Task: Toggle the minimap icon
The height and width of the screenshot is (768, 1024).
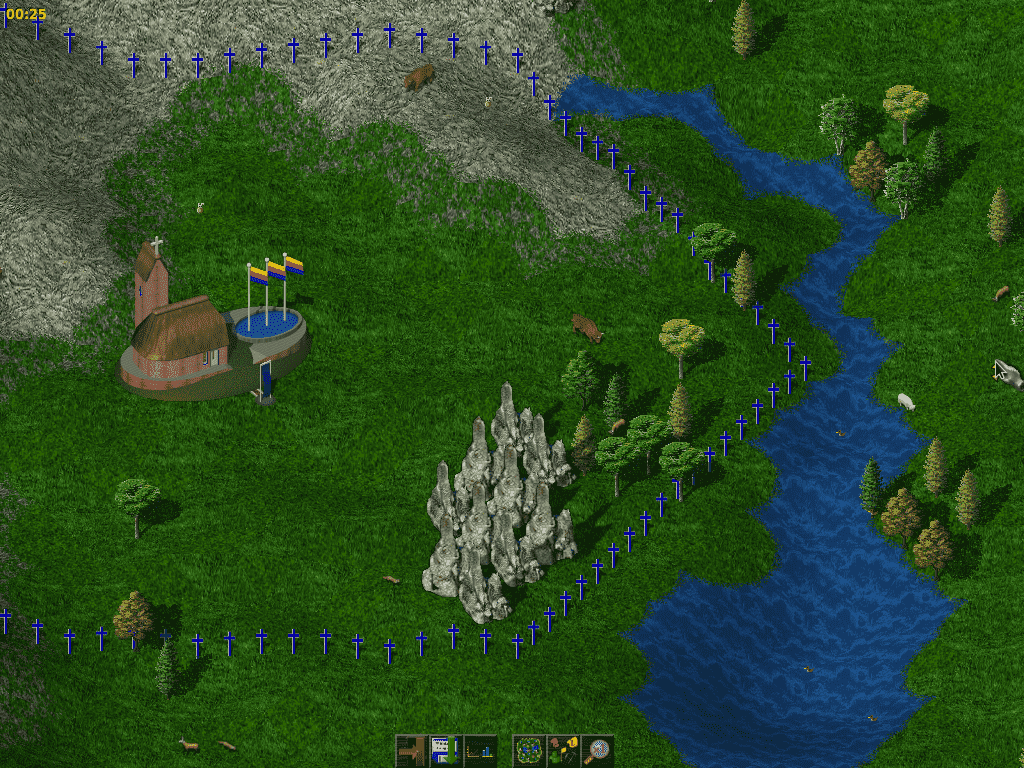Action: [528, 750]
